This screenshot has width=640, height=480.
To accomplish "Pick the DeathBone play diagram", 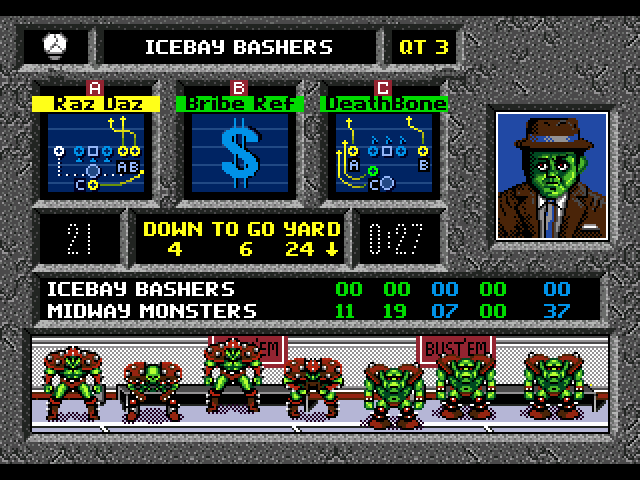I will point(383,152).
